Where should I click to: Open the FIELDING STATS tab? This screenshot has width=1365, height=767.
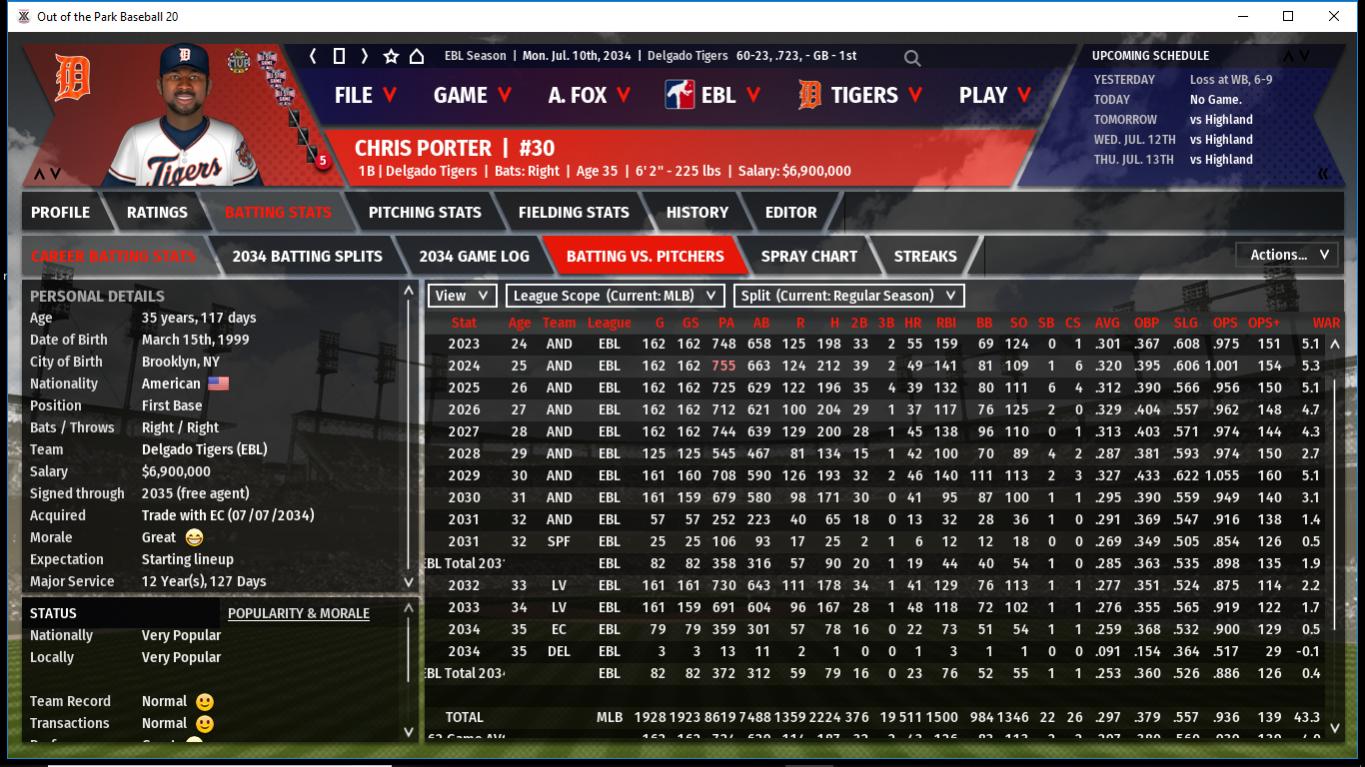[573, 212]
